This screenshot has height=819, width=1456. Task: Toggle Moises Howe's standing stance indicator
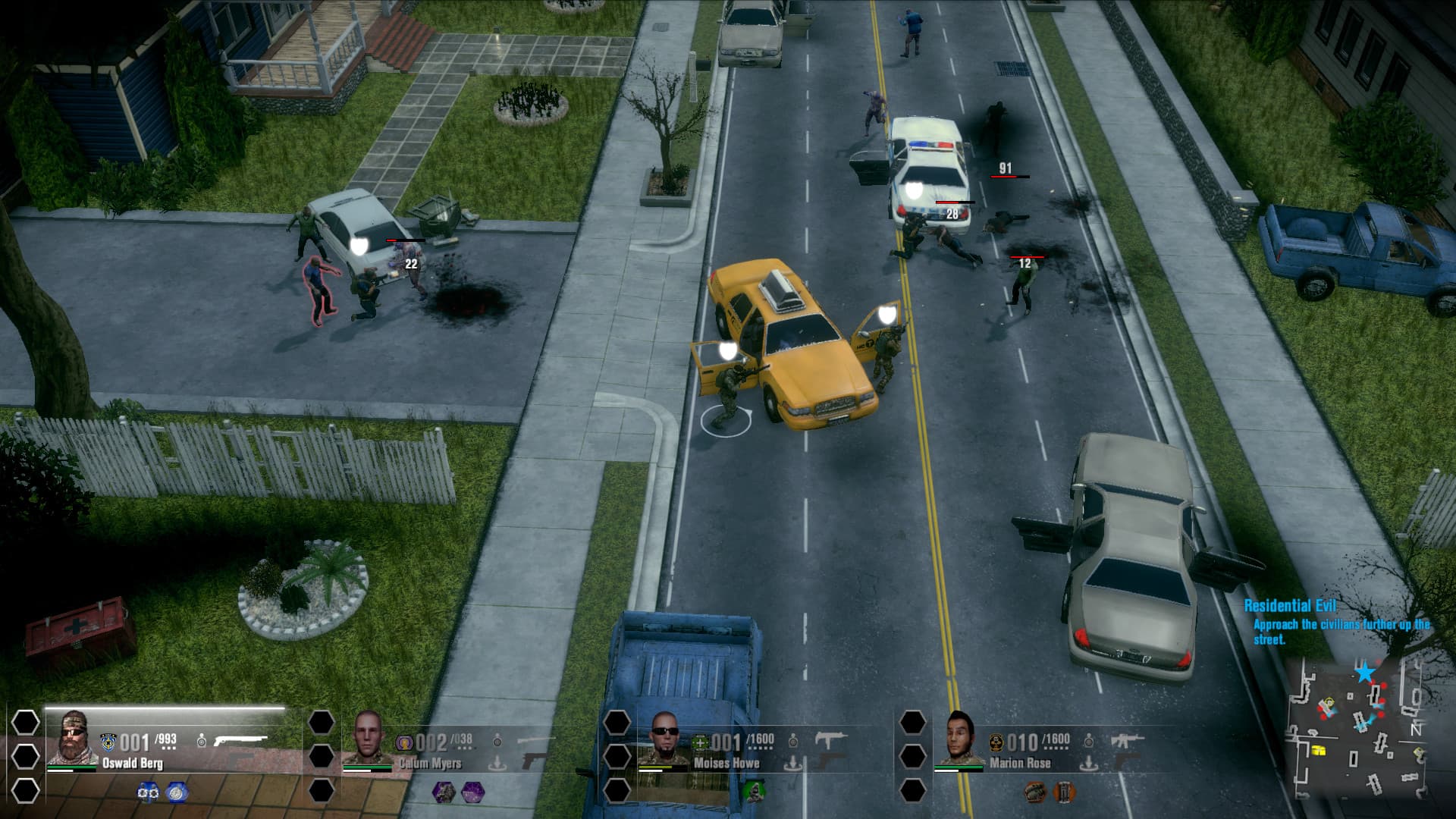point(794,741)
